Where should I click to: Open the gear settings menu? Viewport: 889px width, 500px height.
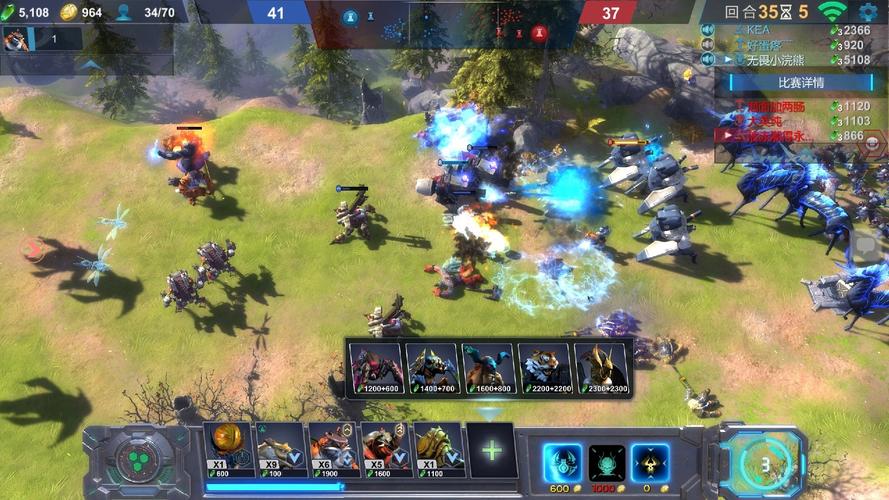[868, 12]
